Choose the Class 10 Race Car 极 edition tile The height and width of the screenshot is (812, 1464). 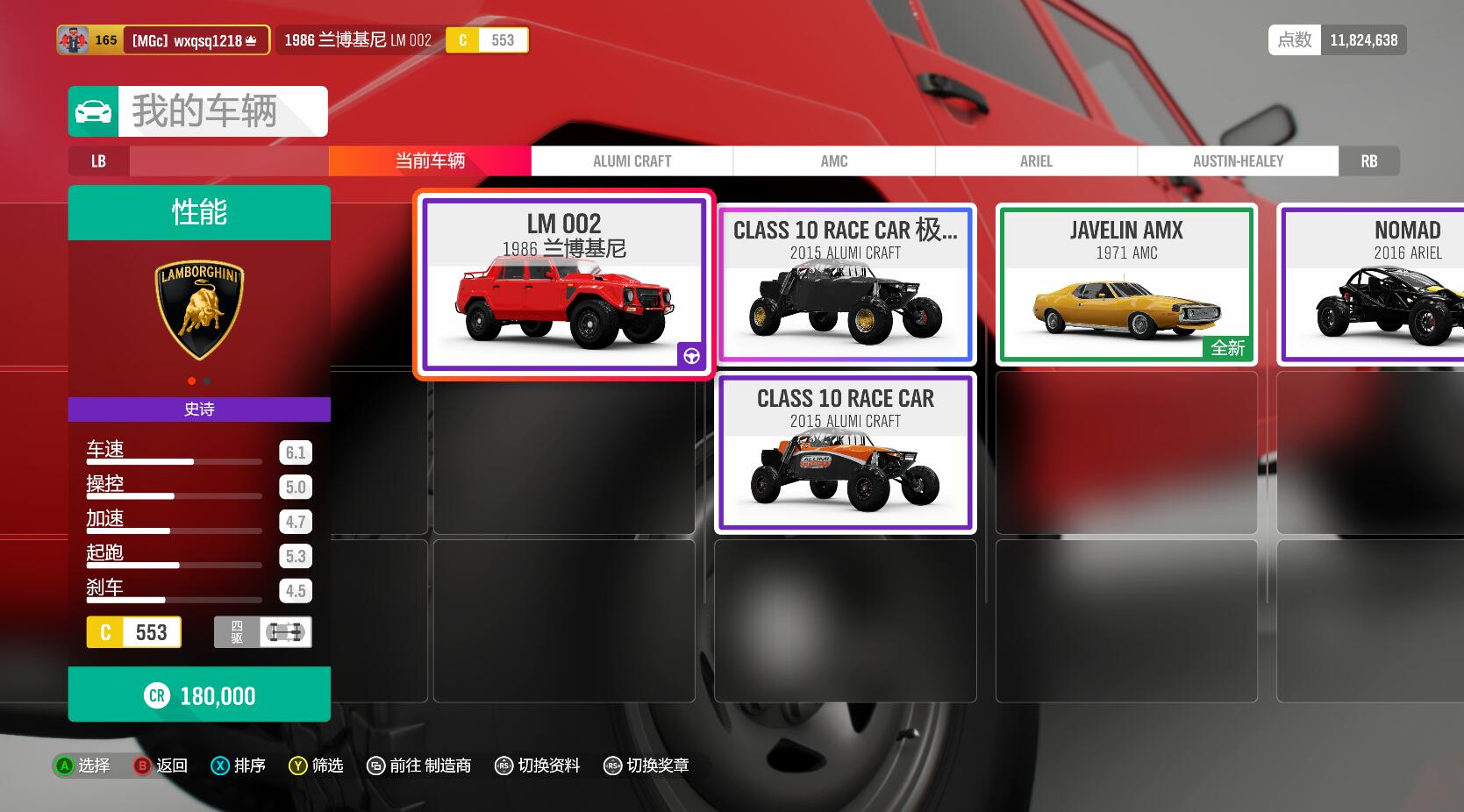(846, 283)
